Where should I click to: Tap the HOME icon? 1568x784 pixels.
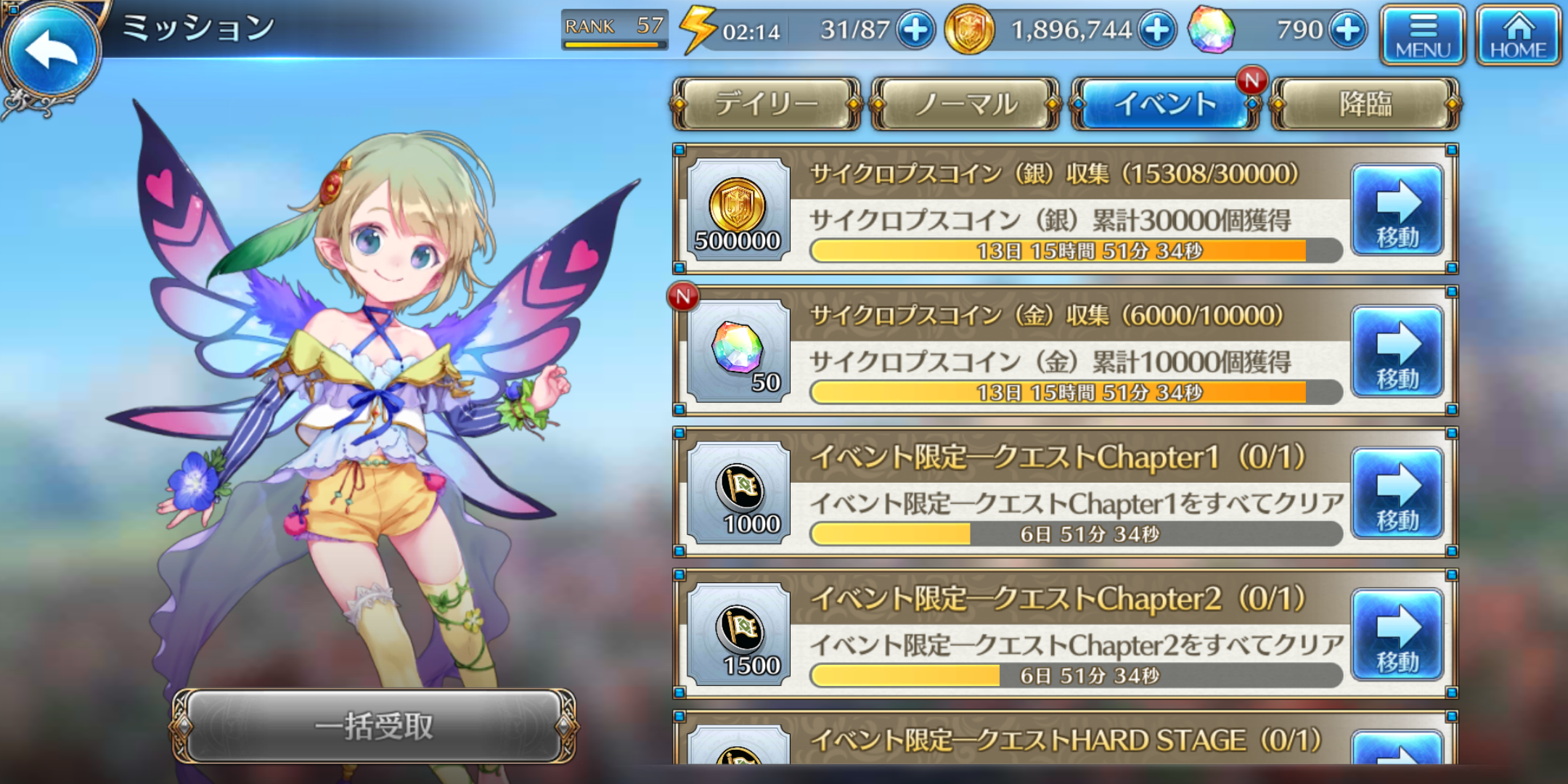pos(1517,35)
